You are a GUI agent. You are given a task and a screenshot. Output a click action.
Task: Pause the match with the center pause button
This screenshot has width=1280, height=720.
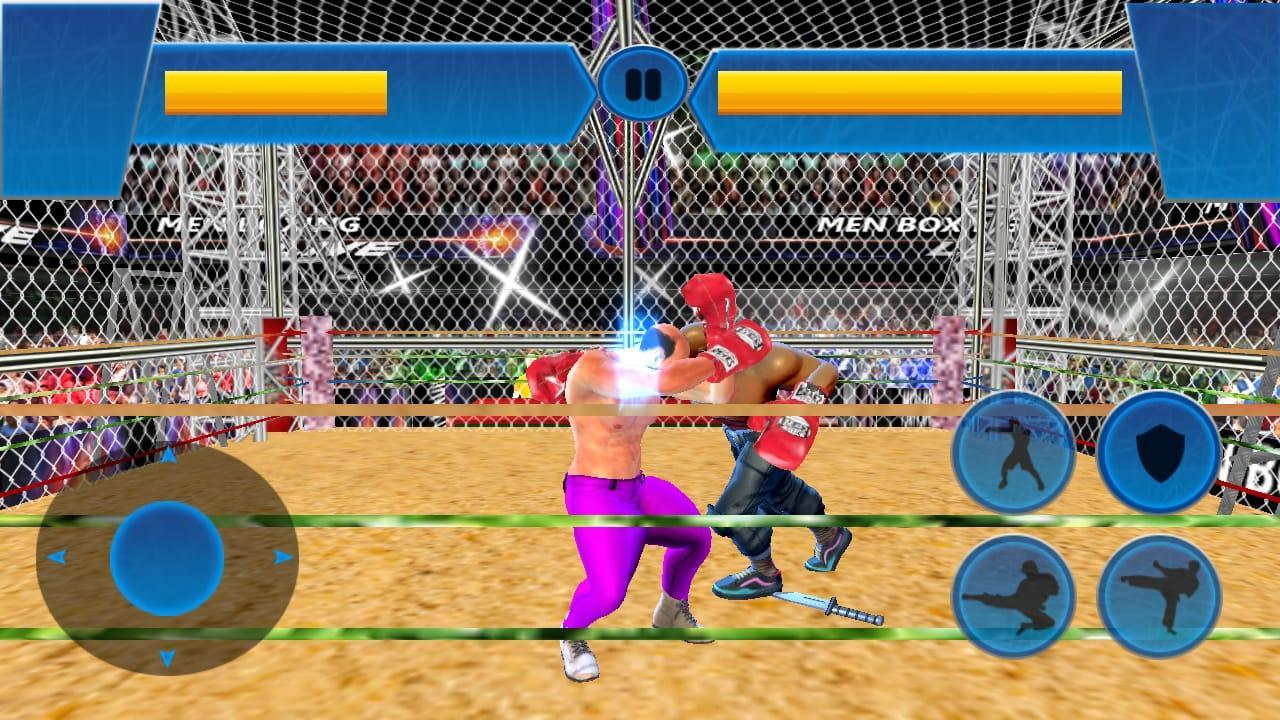click(643, 85)
